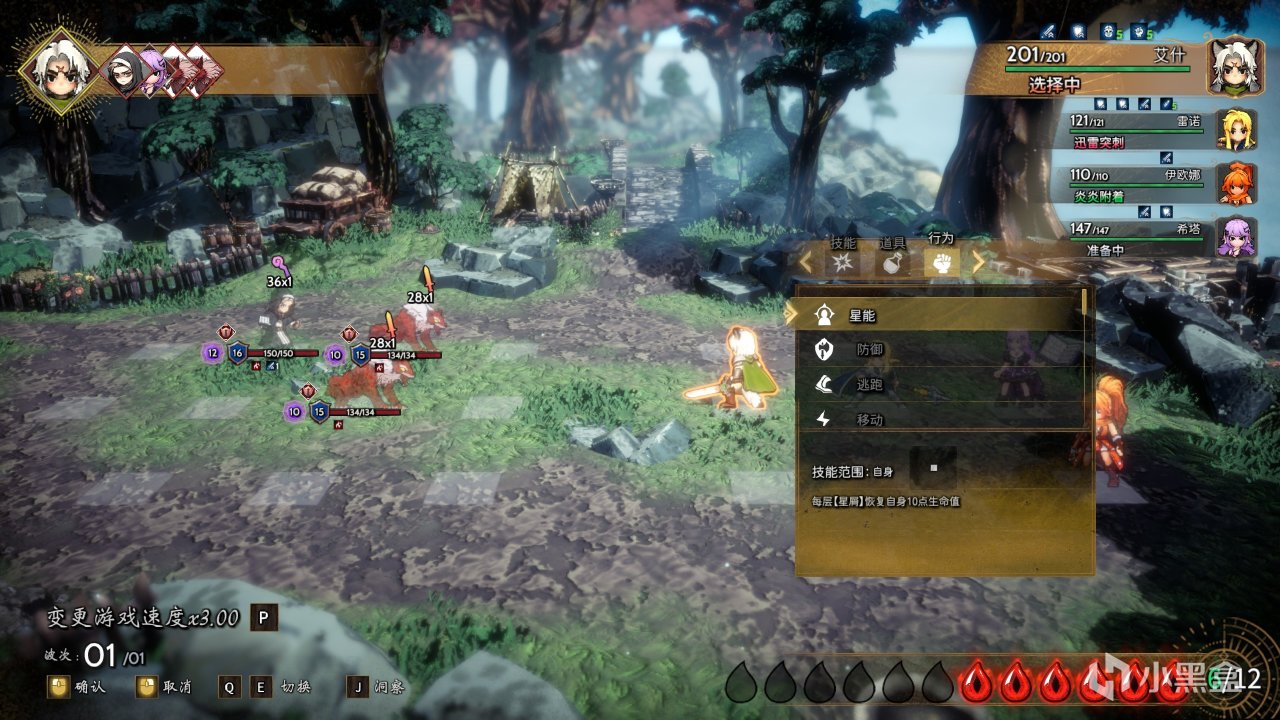Switch to the 技能 skills tab
Viewport: 1280px width, 720px height.
click(843, 263)
